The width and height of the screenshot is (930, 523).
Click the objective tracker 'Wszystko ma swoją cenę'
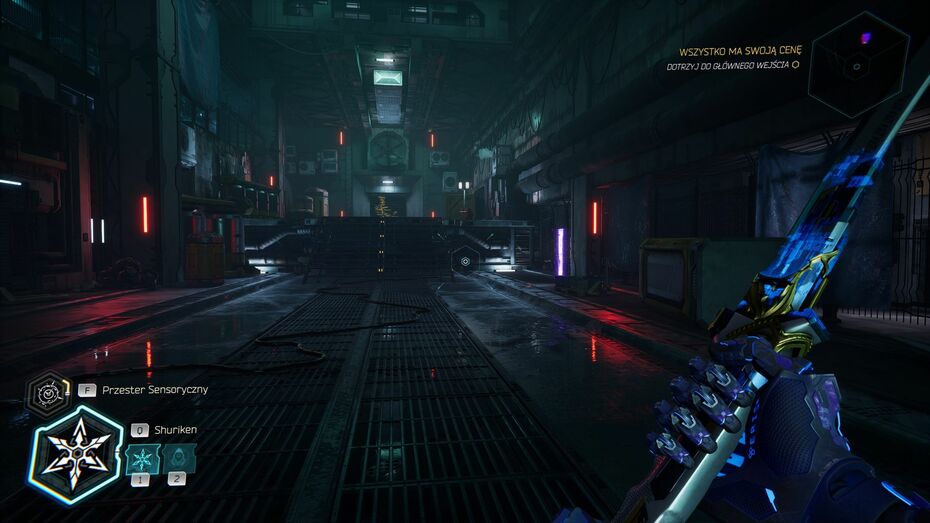(x=740, y=52)
